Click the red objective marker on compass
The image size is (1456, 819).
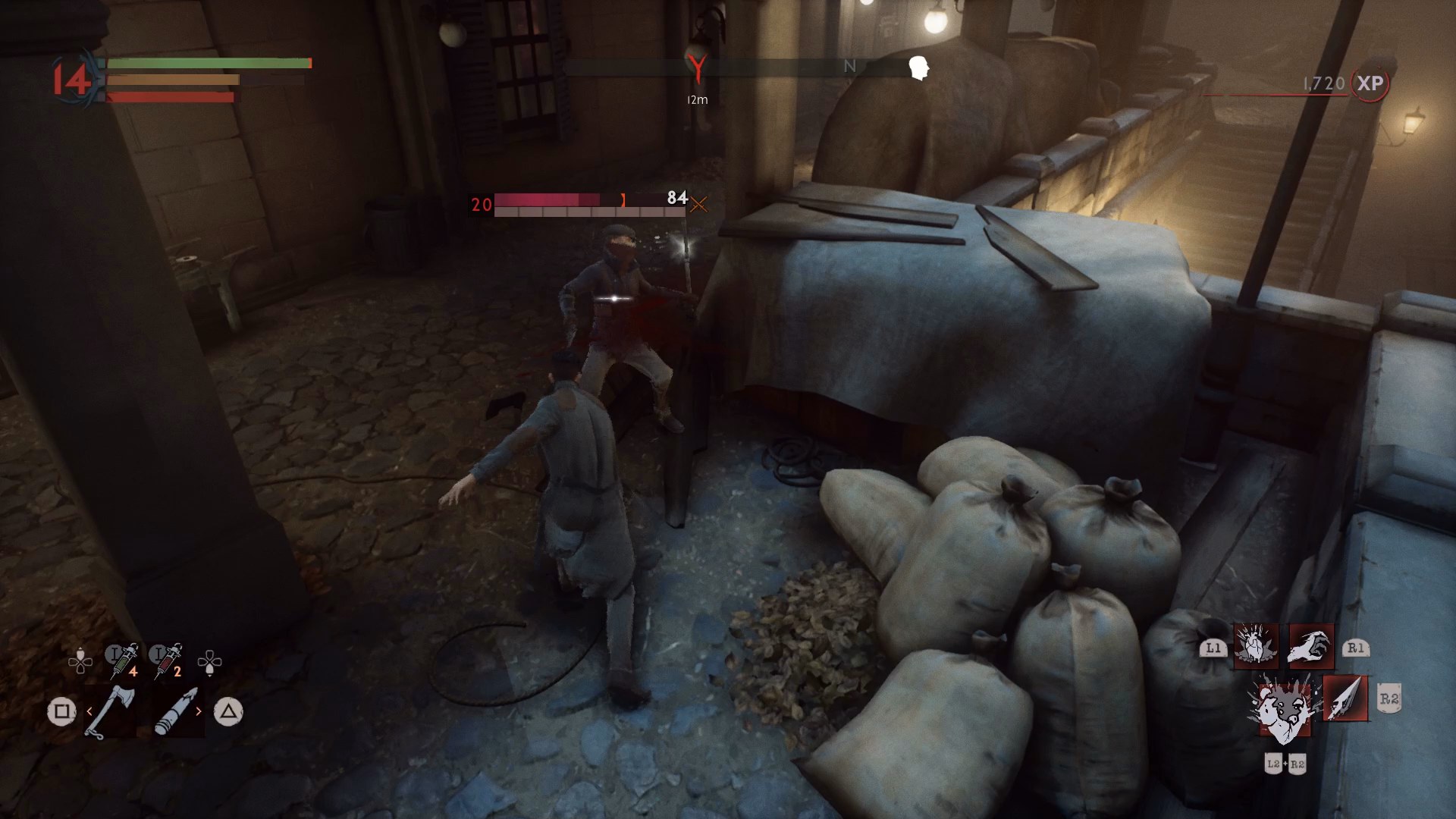click(x=697, y=67)
